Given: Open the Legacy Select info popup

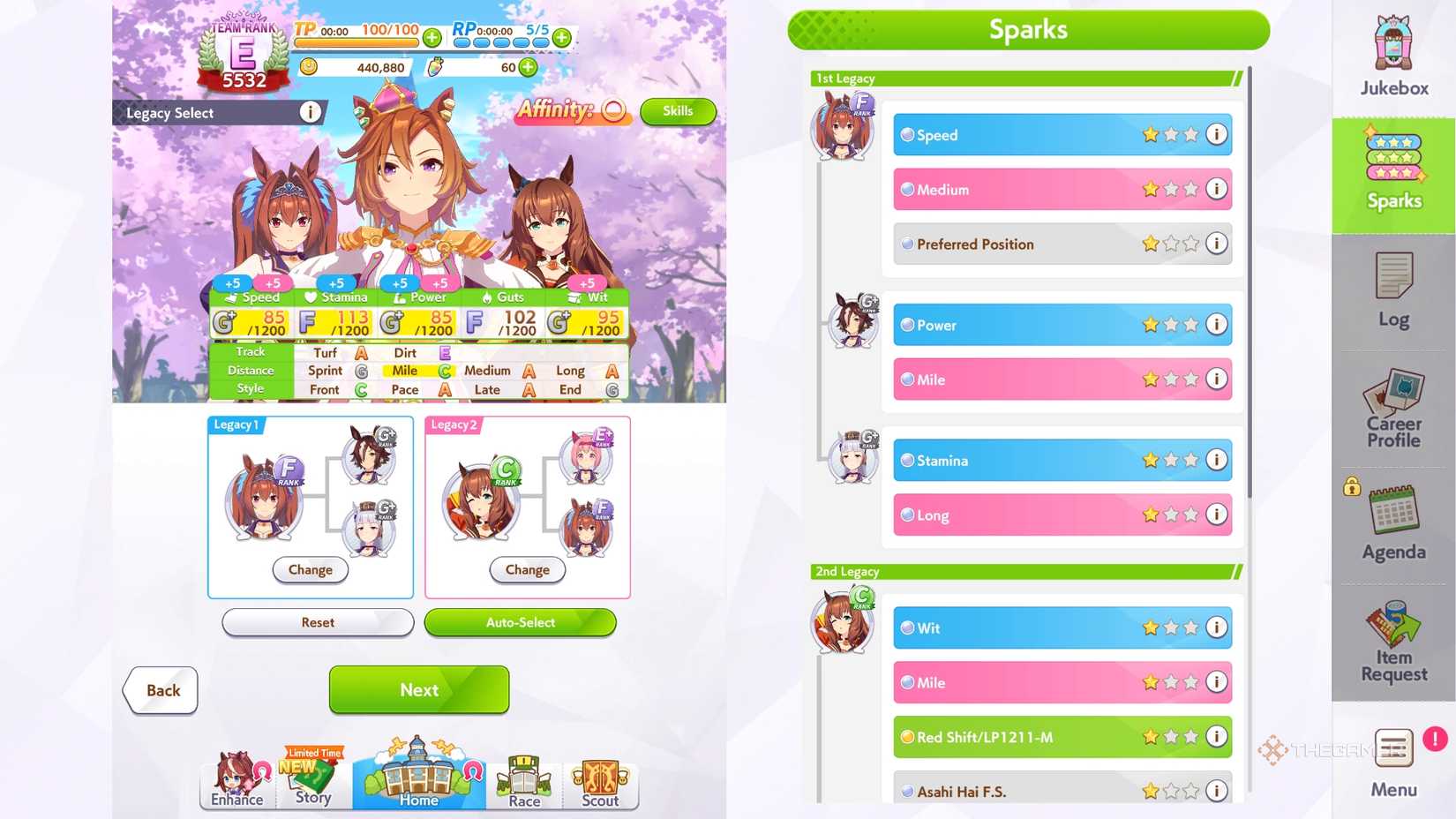Looking at the screenshot, I should coord(310,112).
